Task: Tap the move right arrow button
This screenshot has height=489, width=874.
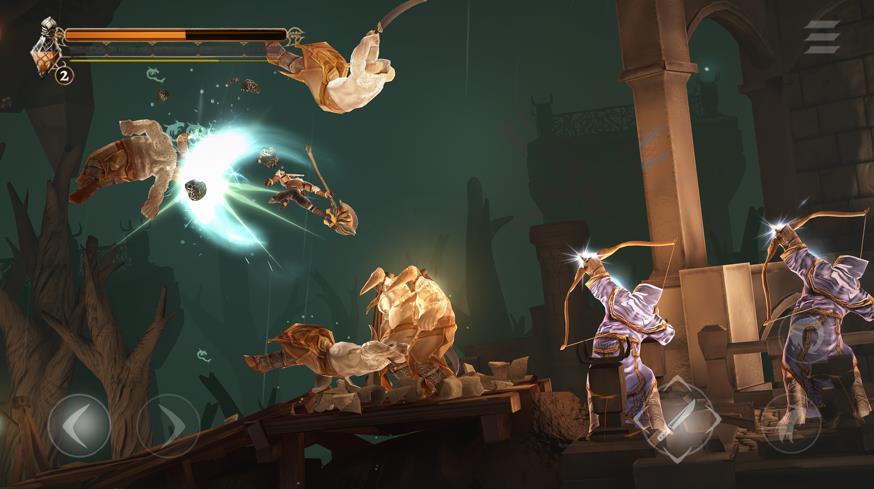Action: [x=167, y=425]
